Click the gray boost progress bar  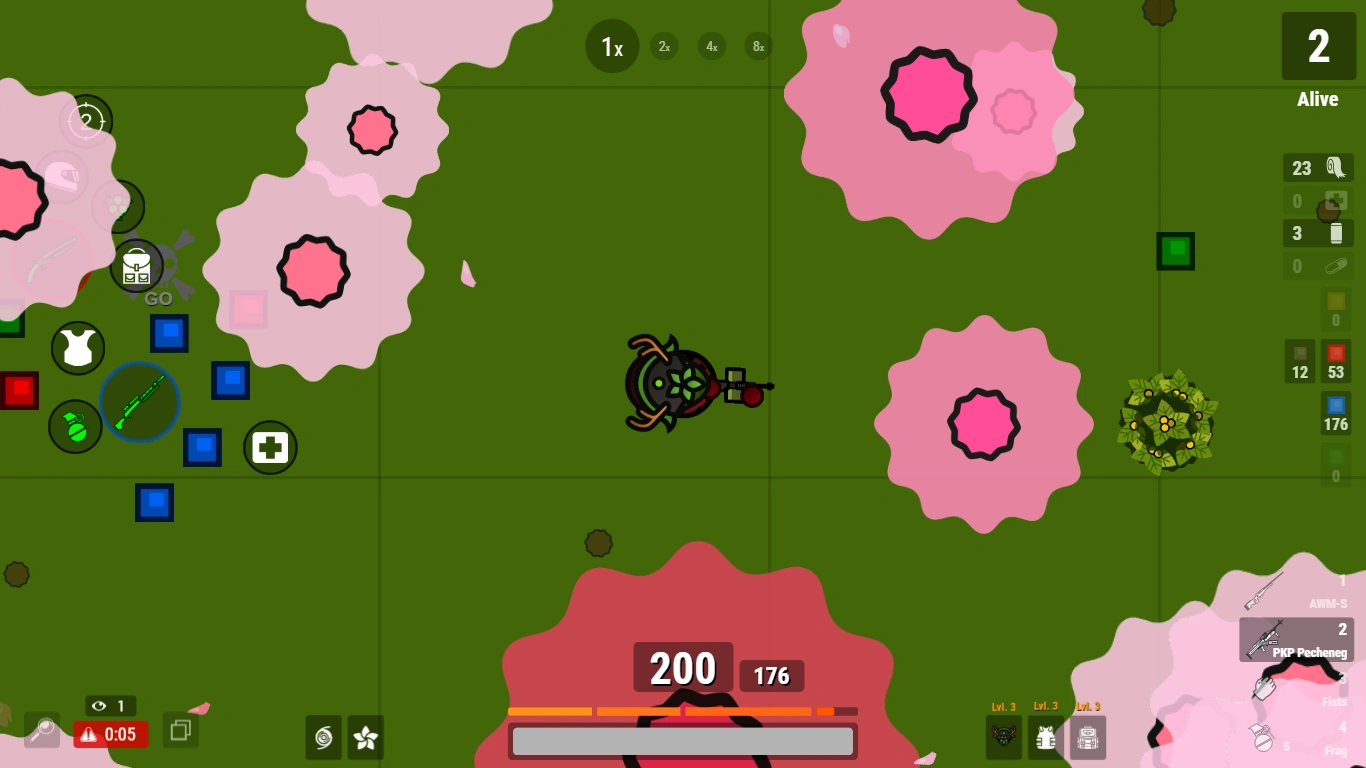coord(683,740)
